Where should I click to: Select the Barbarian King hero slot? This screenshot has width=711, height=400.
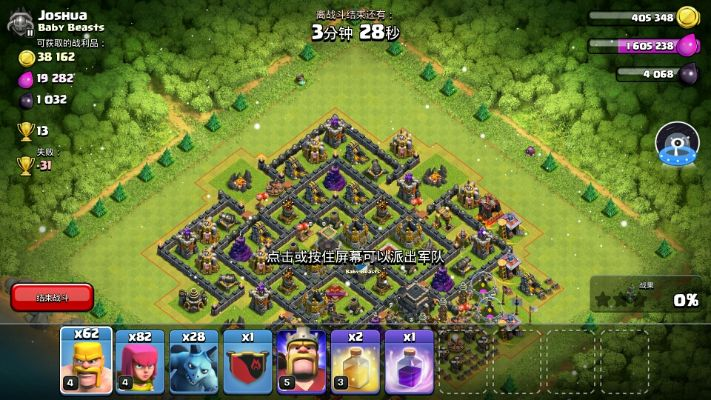coord(301,361)
